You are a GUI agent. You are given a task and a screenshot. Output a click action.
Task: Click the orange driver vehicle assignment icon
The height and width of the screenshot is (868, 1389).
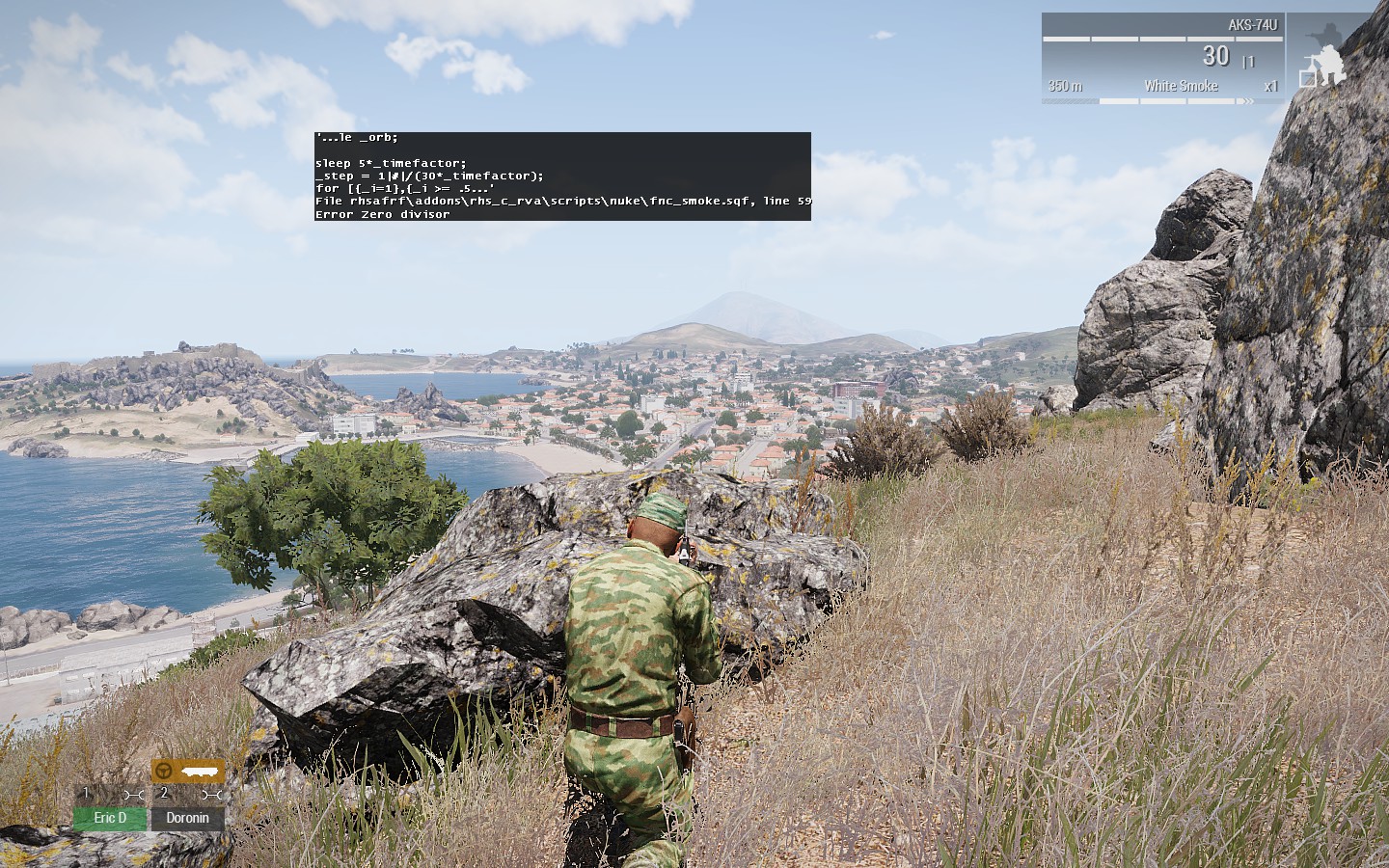pyautogui.click(x=187, y=771)
